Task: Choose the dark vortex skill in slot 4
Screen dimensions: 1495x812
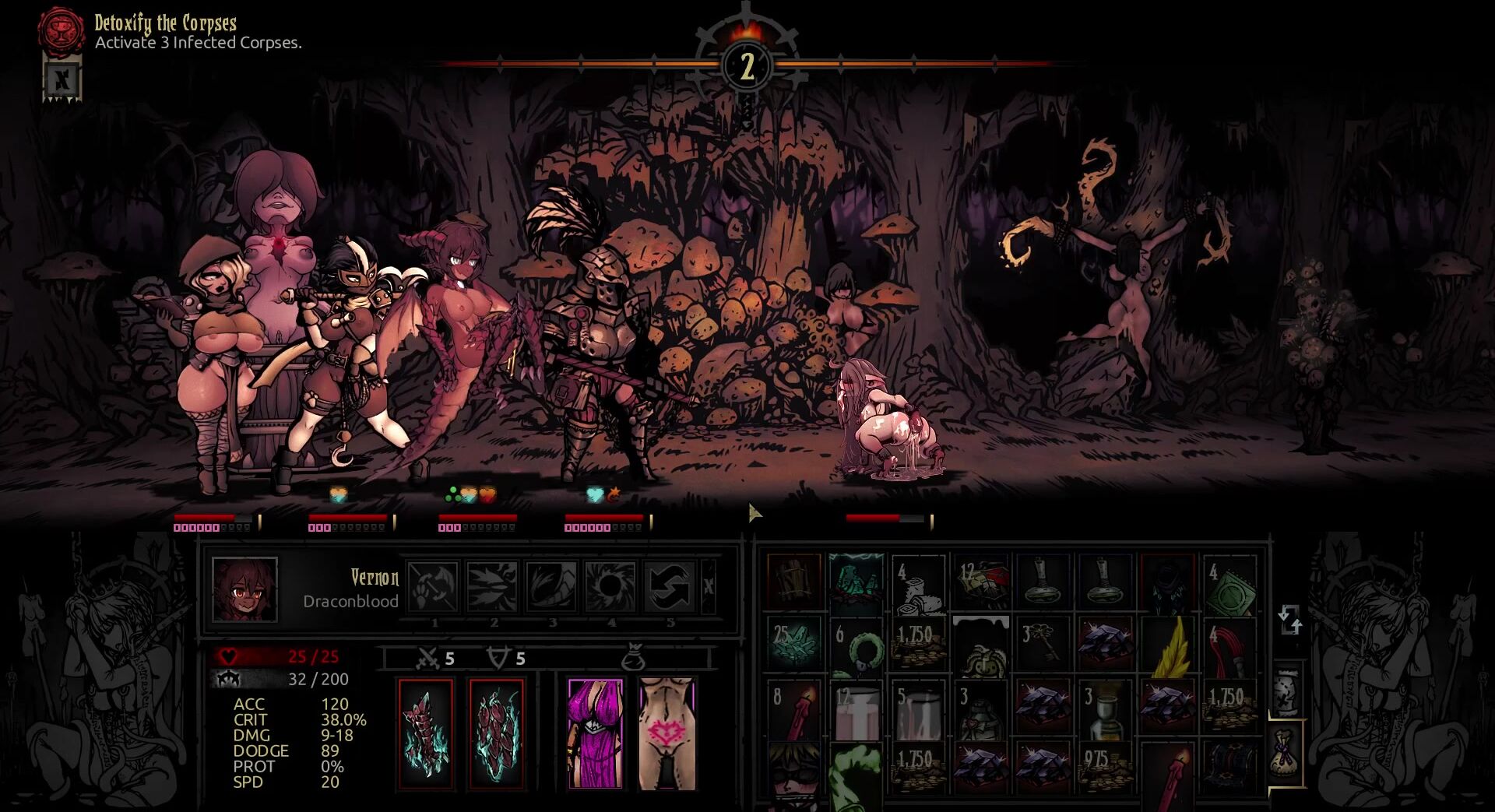Action: coord(610,585)
